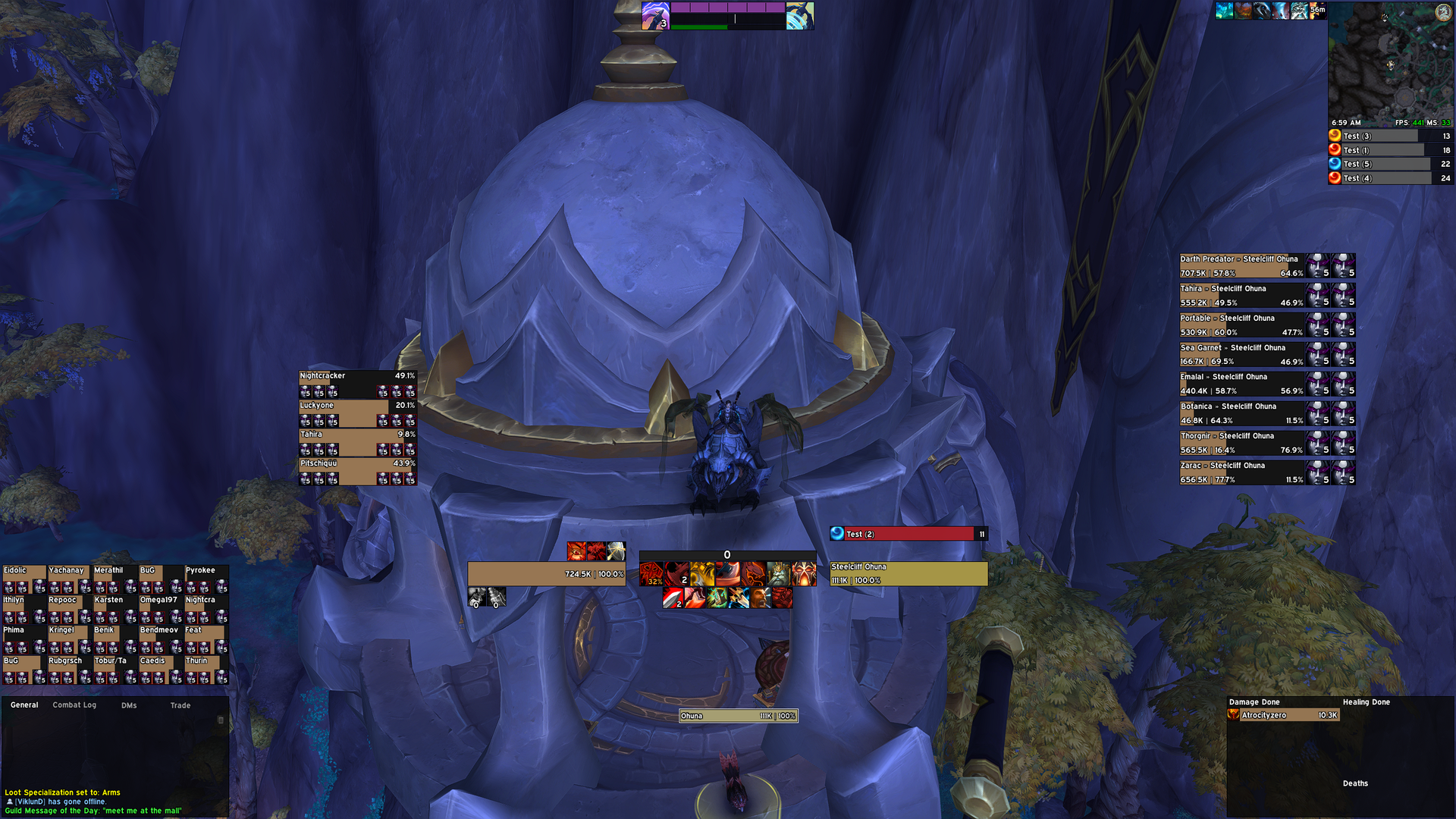The width and height of the screenshot is (1456, 819).
Task: Switch to the Combat Log chat tab
Action: coord(74,705)
